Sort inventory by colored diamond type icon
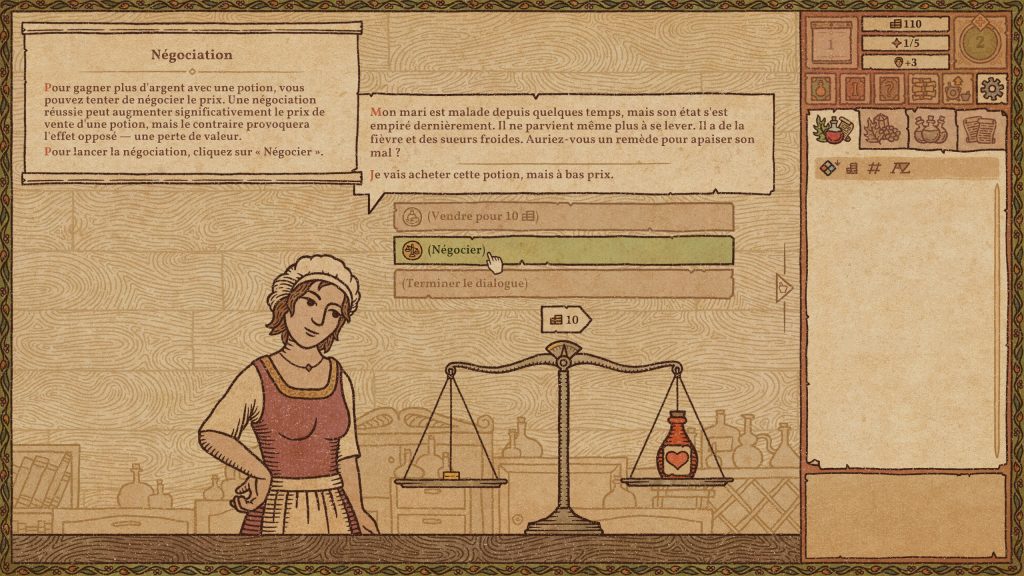This screenshot has height=576, width=1024. pos(829,168)
